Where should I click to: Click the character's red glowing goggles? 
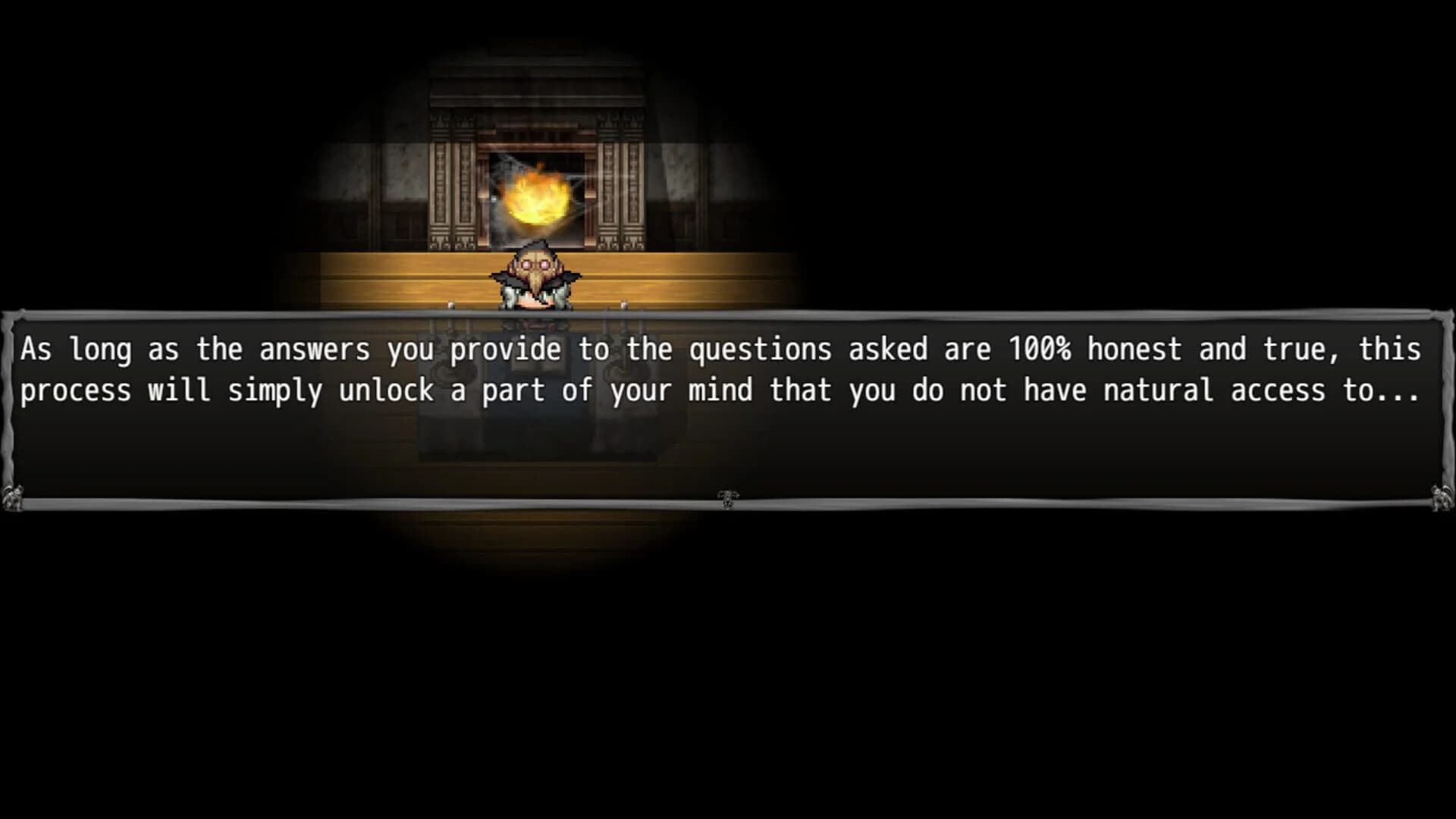(x=535, y=263)
